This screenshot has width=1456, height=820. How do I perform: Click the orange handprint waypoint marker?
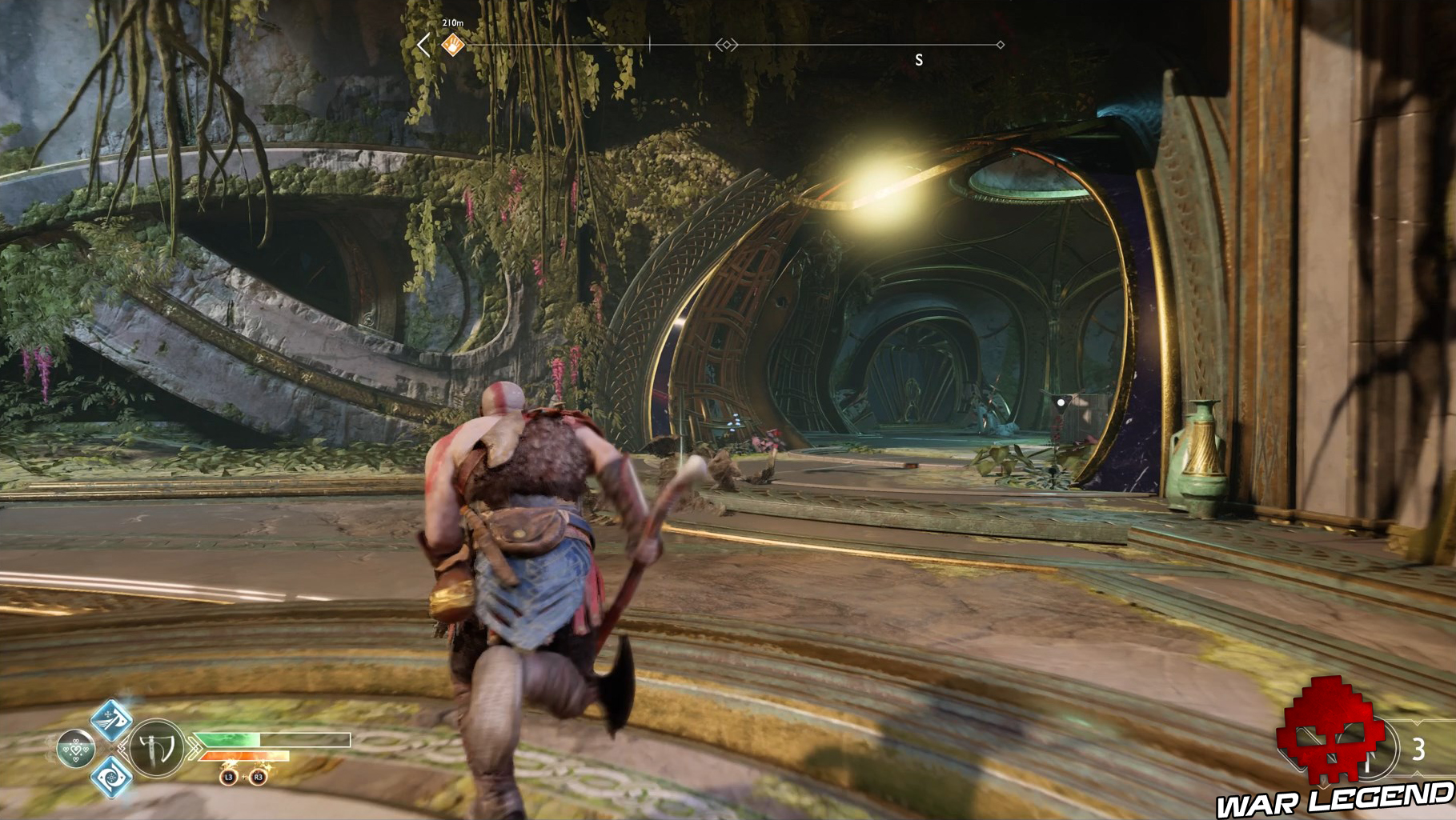point(452,46)
